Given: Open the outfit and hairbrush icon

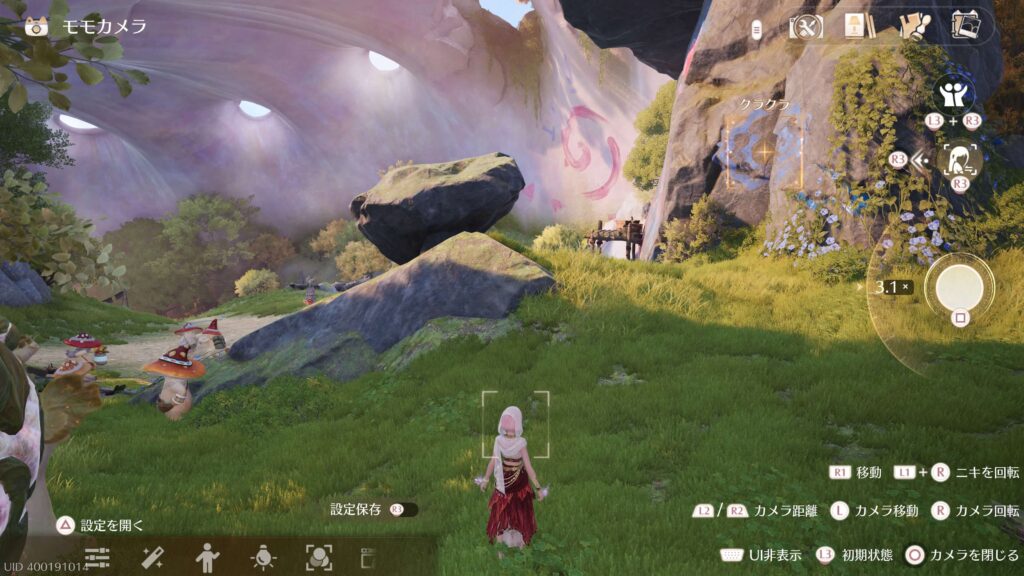Looking at the screenshot, I should coord(913,27).
